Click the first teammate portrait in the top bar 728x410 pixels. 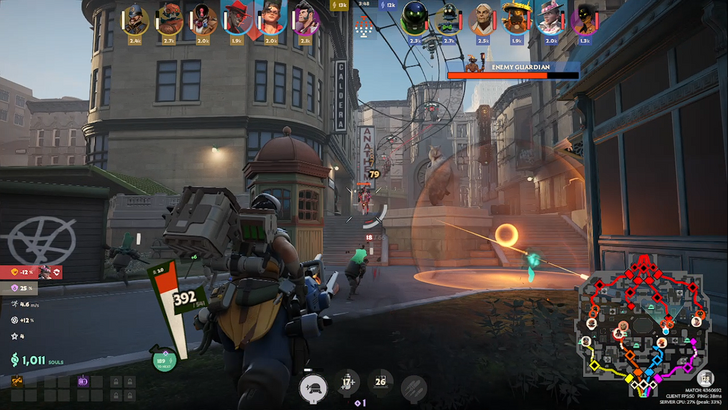136,18
